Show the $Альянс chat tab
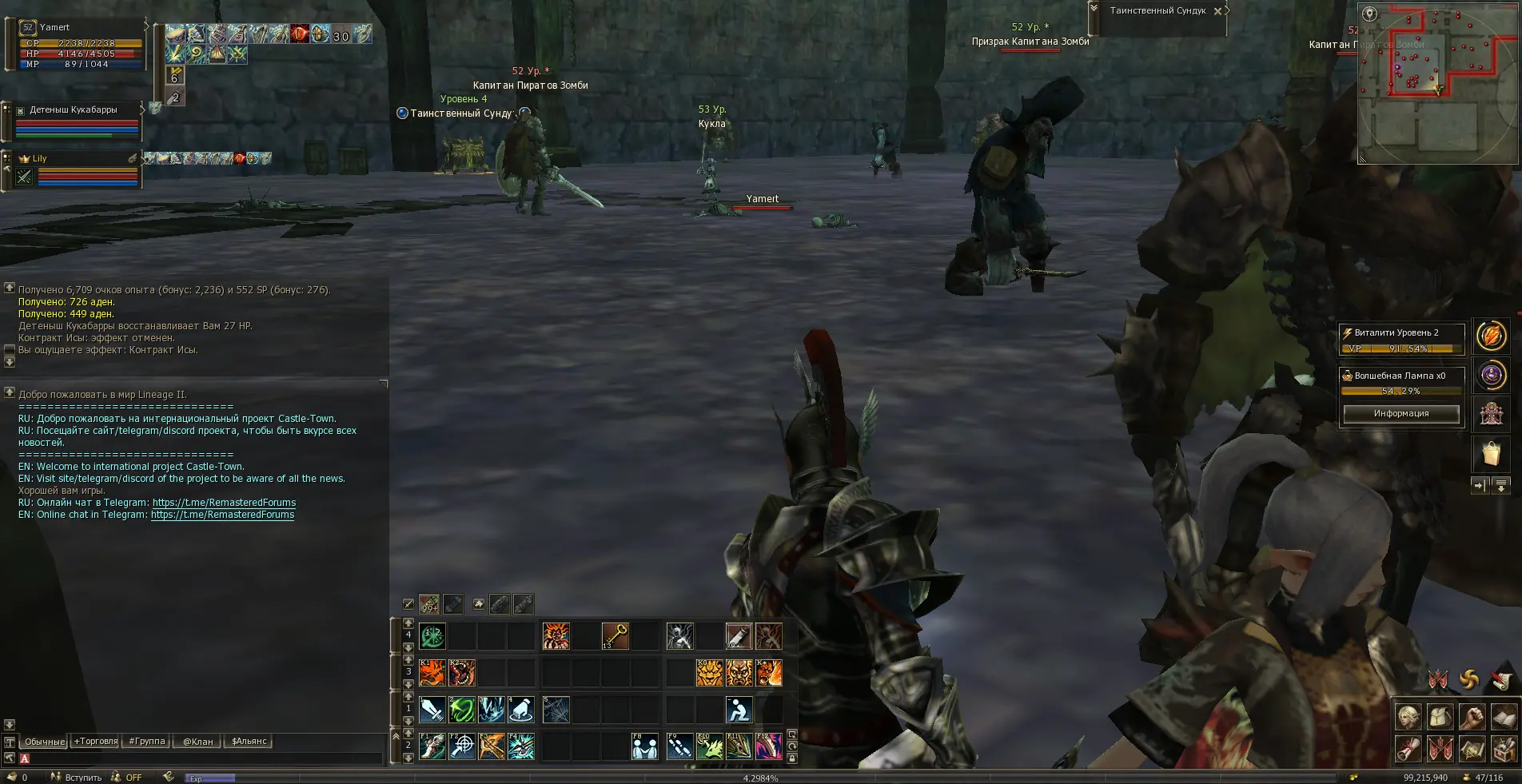 pyautogui.click(x=249, y=741)
